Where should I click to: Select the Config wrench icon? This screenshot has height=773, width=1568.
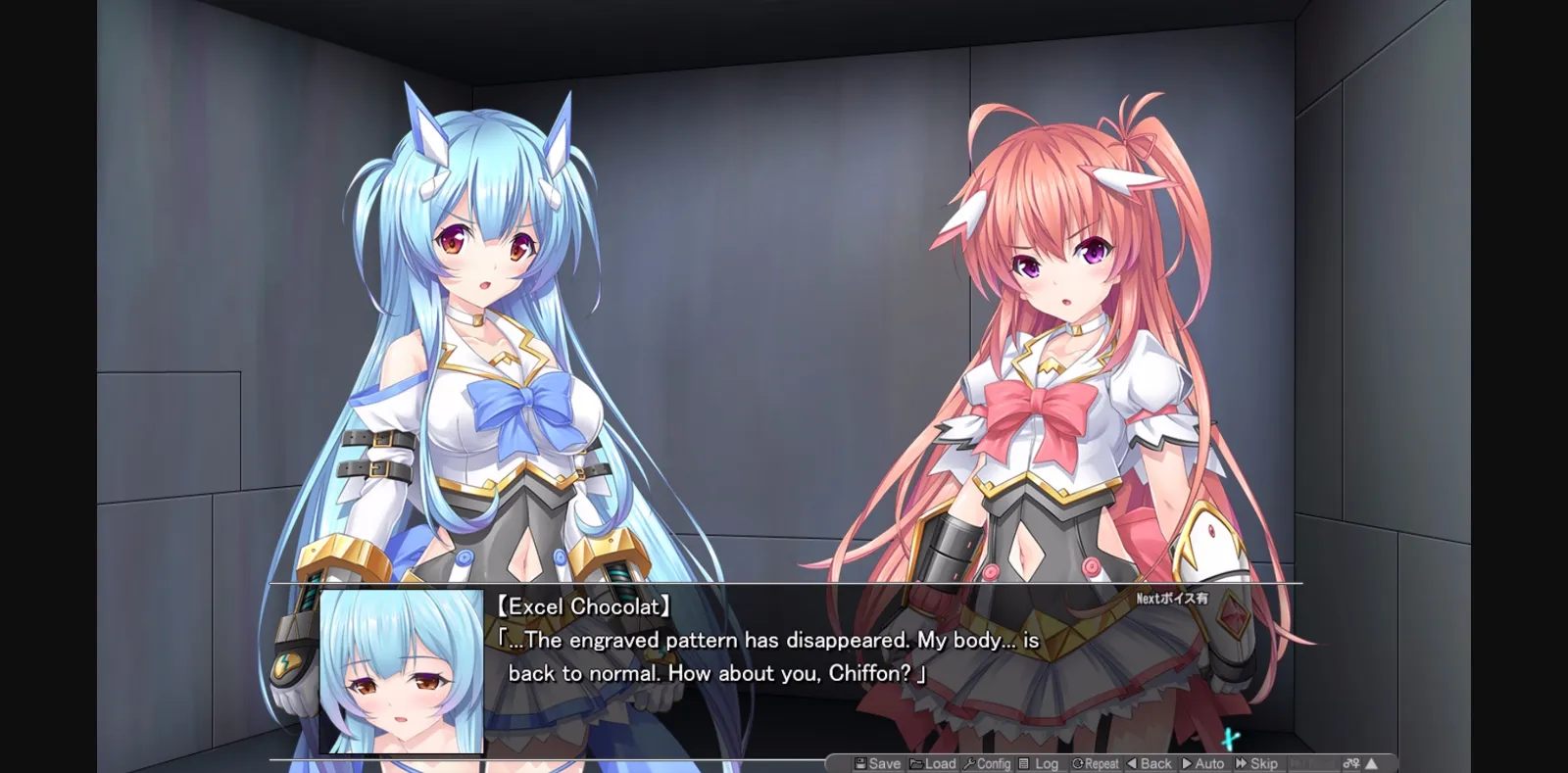[x=971, y=764]
